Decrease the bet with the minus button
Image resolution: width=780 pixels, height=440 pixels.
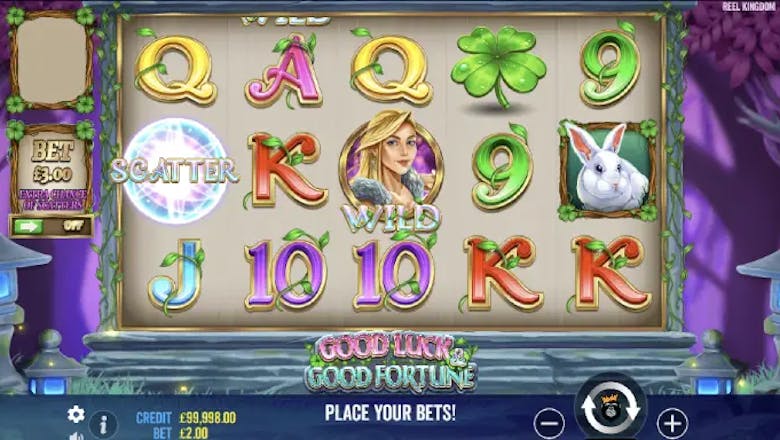point(549,421)
